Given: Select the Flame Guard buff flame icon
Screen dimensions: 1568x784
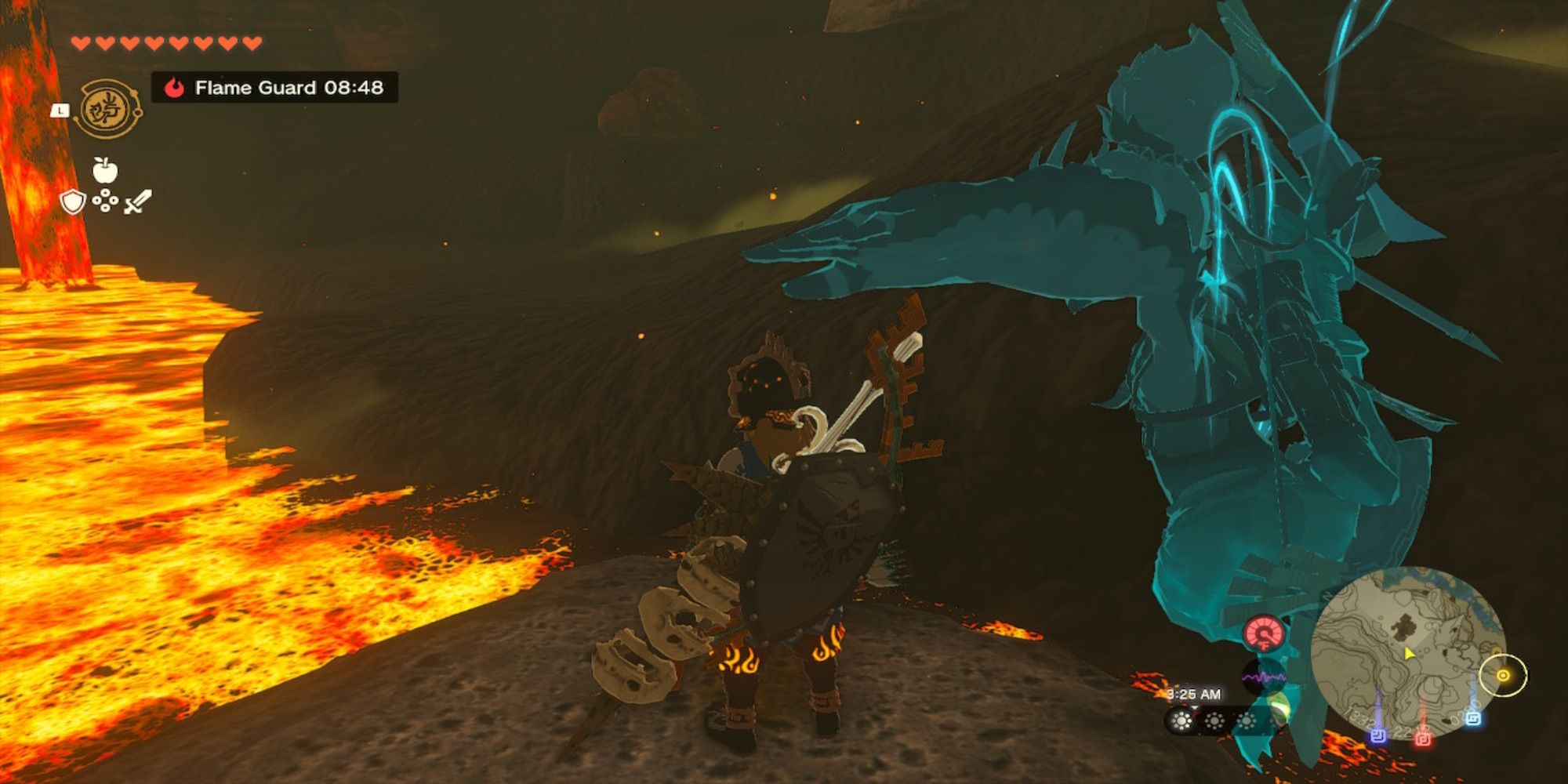Looking at the screenshot, I should click(176, 87).
